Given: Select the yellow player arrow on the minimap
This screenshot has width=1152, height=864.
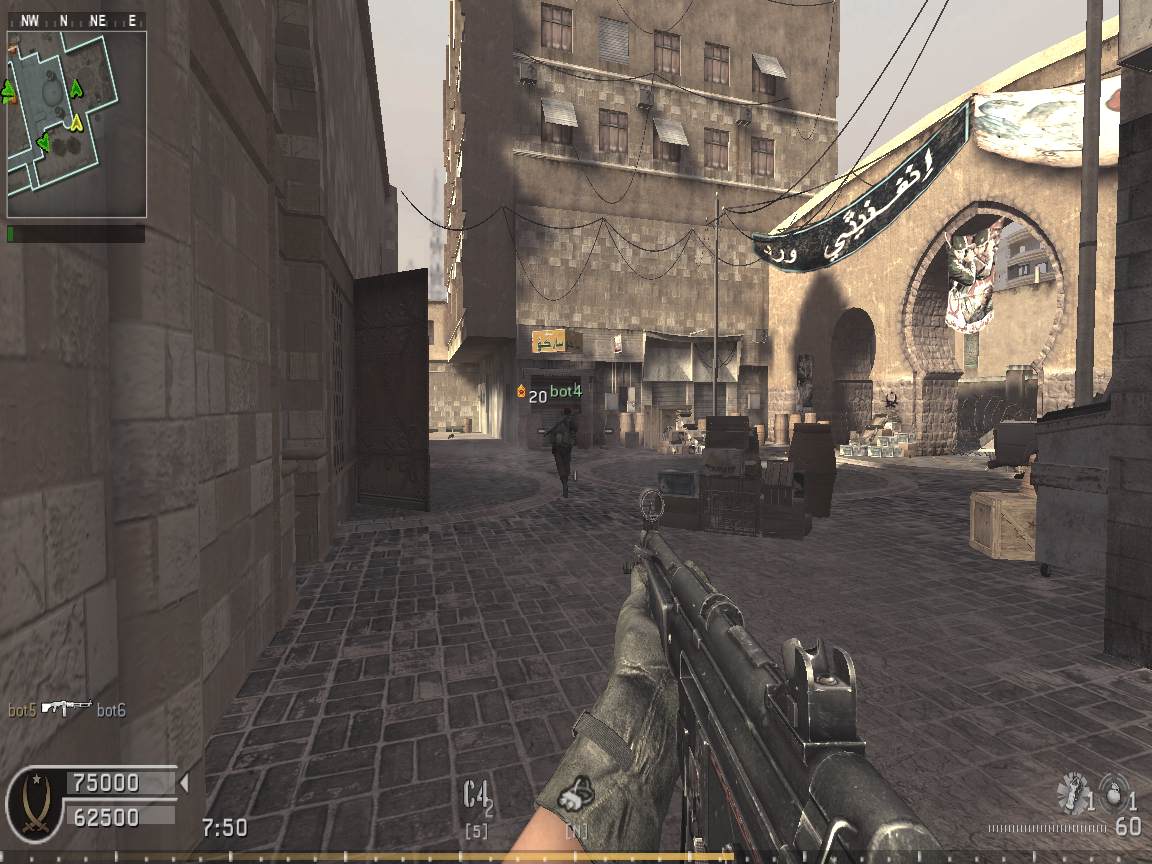Looking at the screenshot, I should coord(75,123).
